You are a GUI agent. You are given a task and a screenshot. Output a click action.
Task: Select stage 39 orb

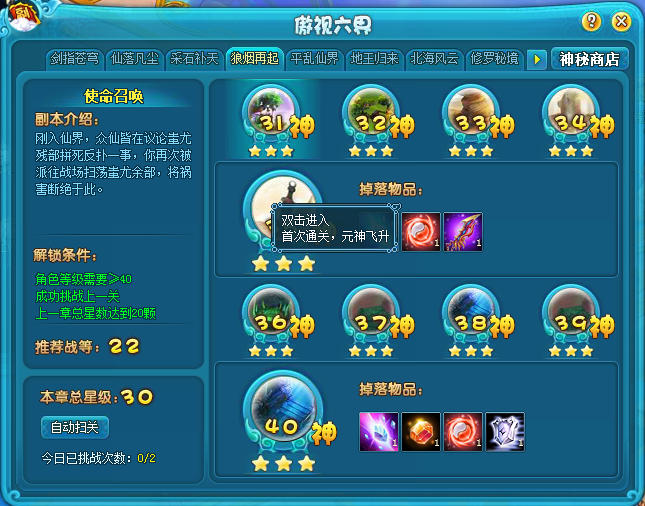(x=568, y=314)
